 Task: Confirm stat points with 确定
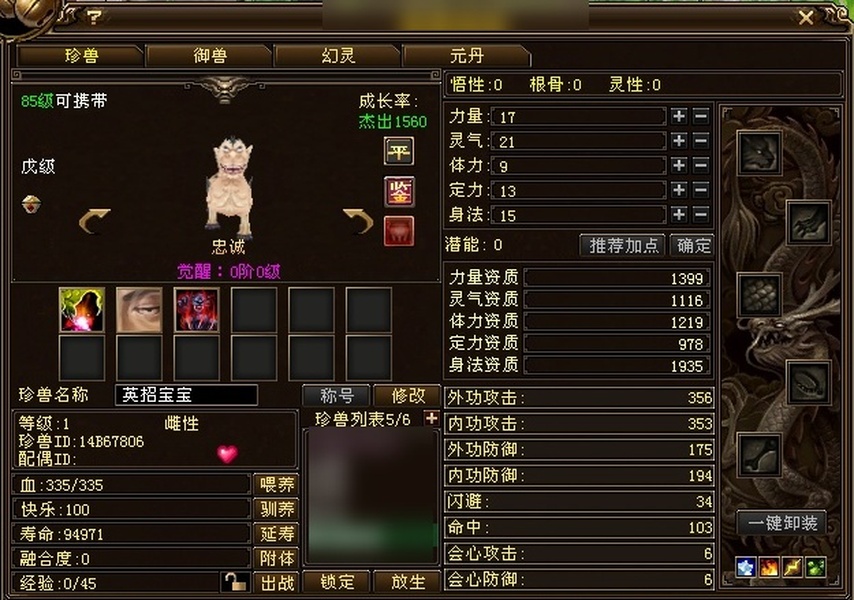pos(692,245)
